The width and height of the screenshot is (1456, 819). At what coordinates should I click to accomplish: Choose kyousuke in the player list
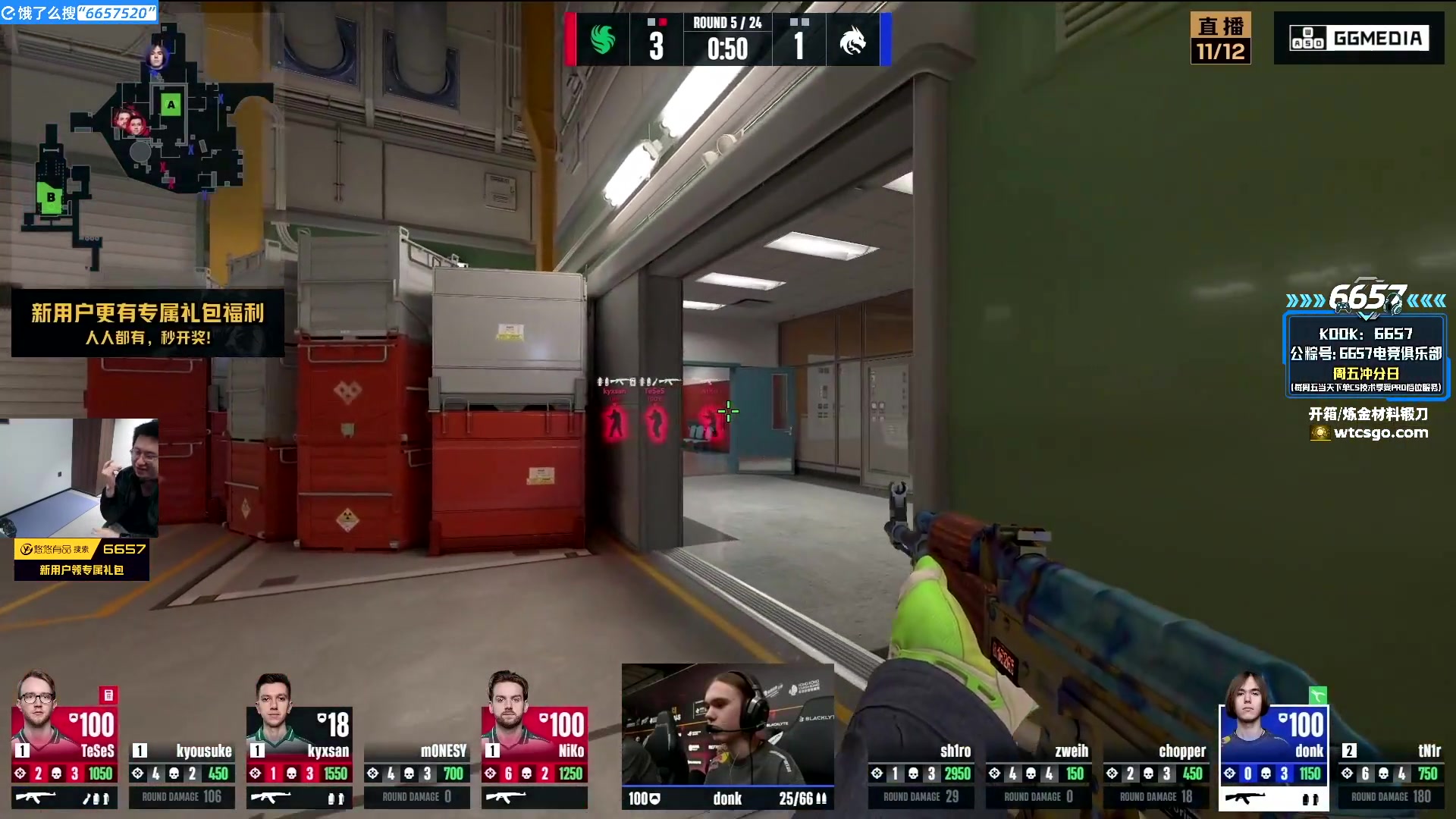point(182,773)
